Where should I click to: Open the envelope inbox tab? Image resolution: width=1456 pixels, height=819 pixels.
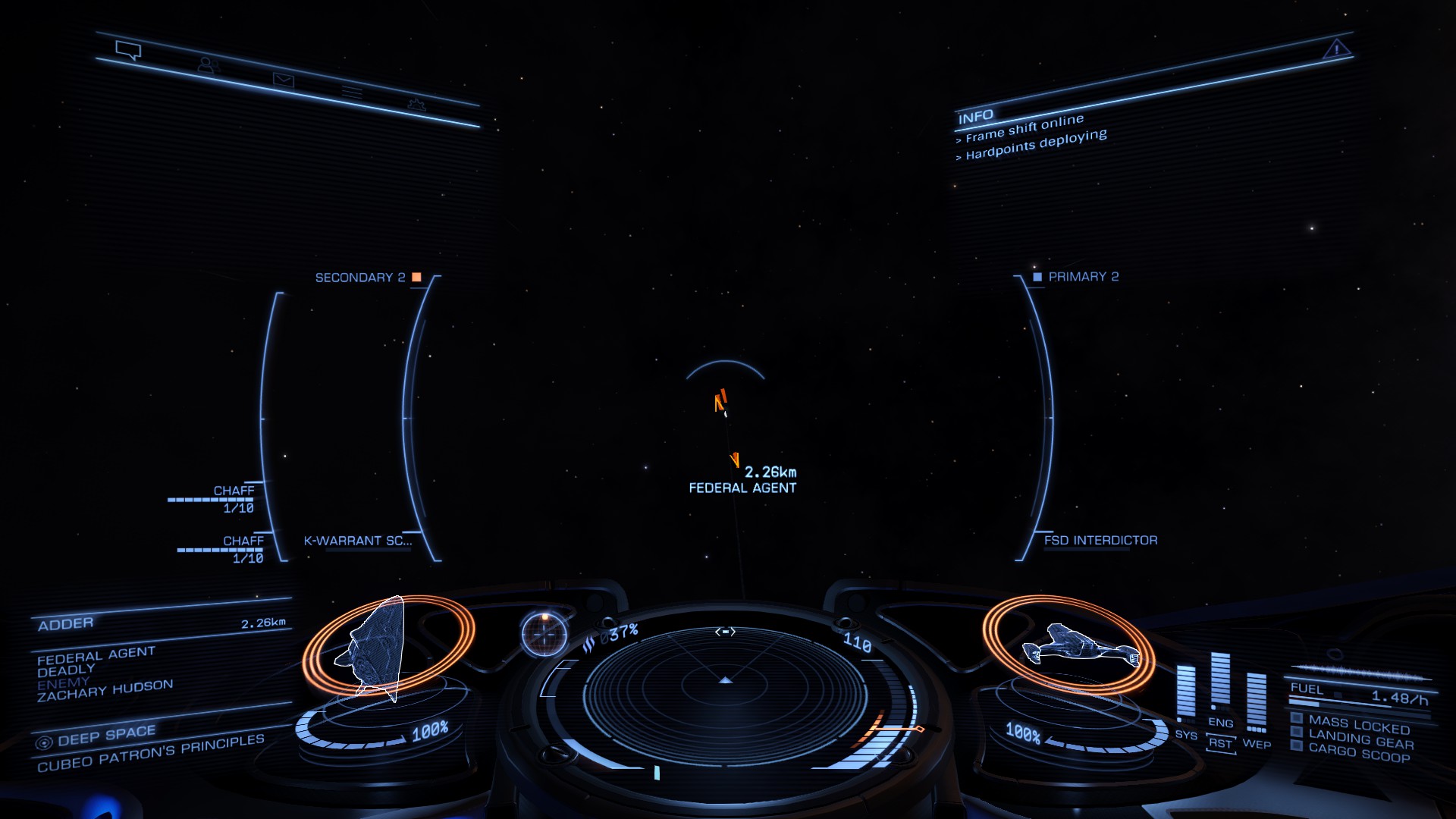pos(283,80)
